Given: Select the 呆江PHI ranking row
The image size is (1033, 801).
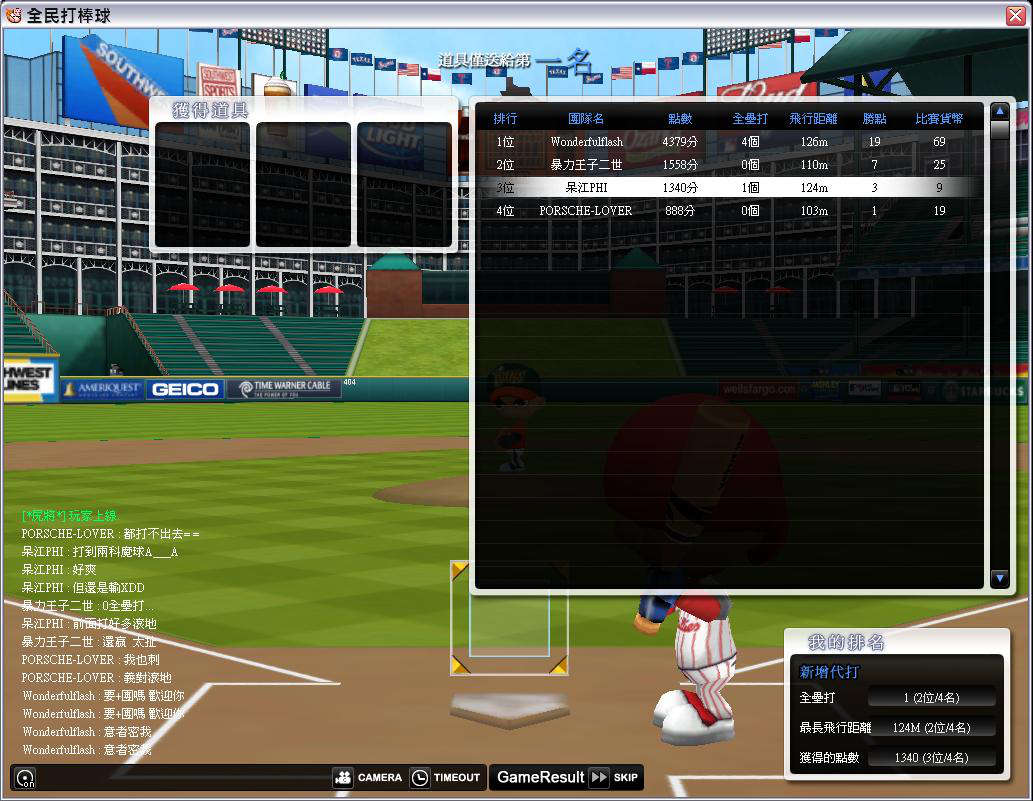Looking at the screenshot, I should tap(730, 188).
